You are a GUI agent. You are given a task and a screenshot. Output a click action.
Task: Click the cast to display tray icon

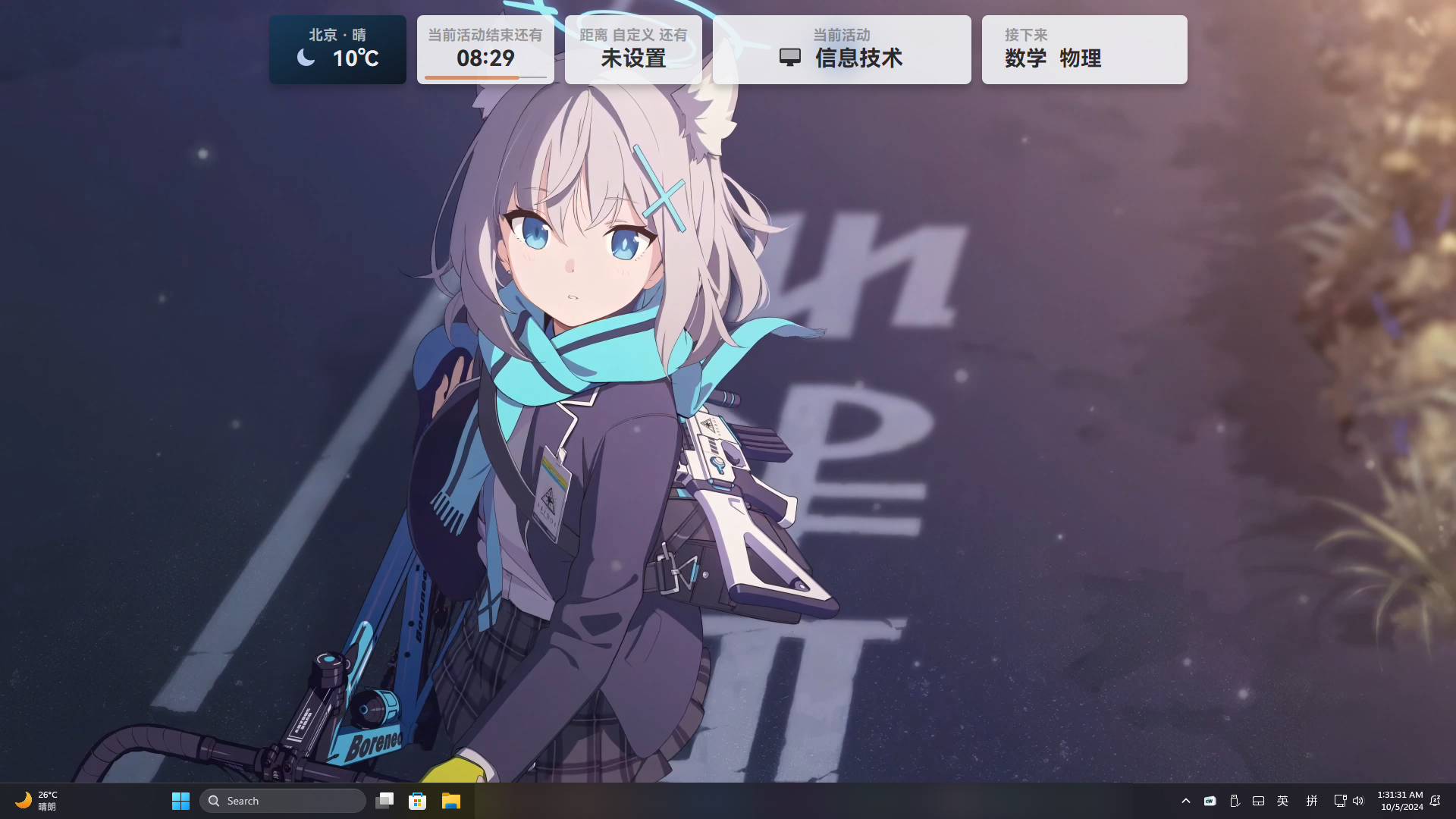pyautogui.click(x=1339, y=800)
